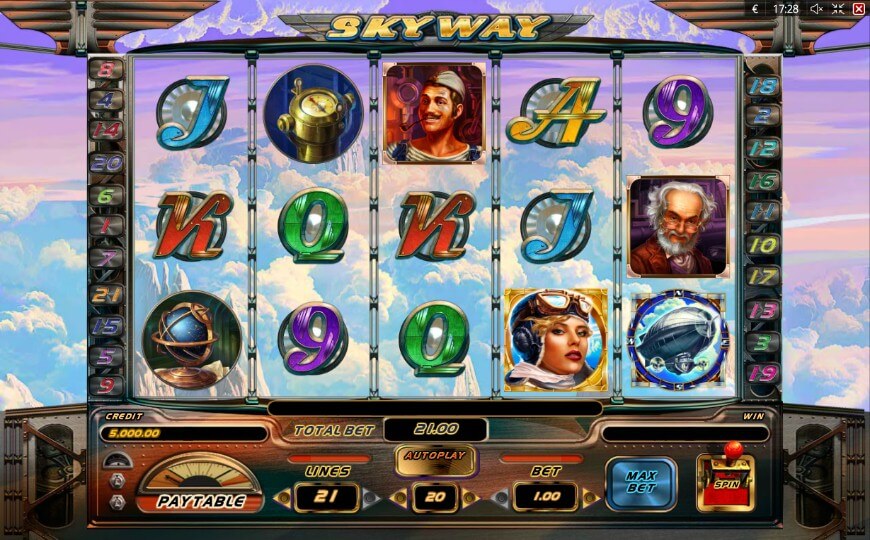
Task: Click the euro currency icon
Action: [756, 9]
